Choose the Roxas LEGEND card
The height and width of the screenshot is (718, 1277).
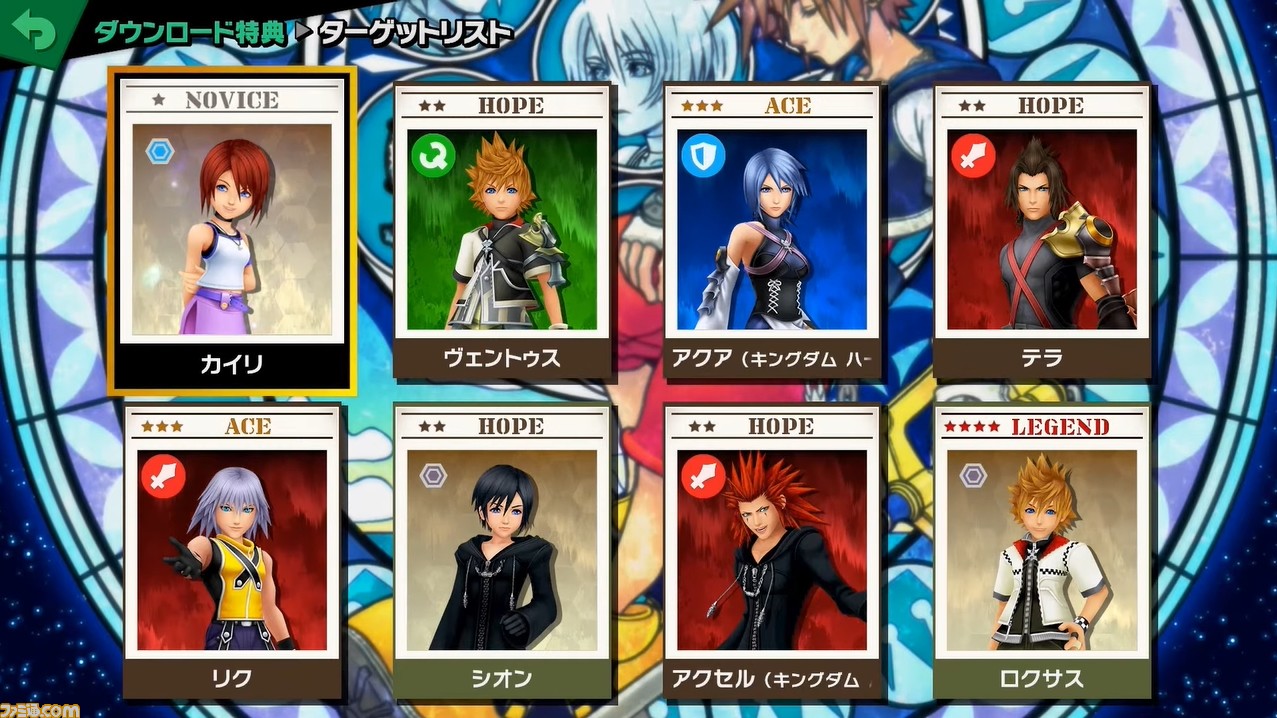click(1042, 551)
